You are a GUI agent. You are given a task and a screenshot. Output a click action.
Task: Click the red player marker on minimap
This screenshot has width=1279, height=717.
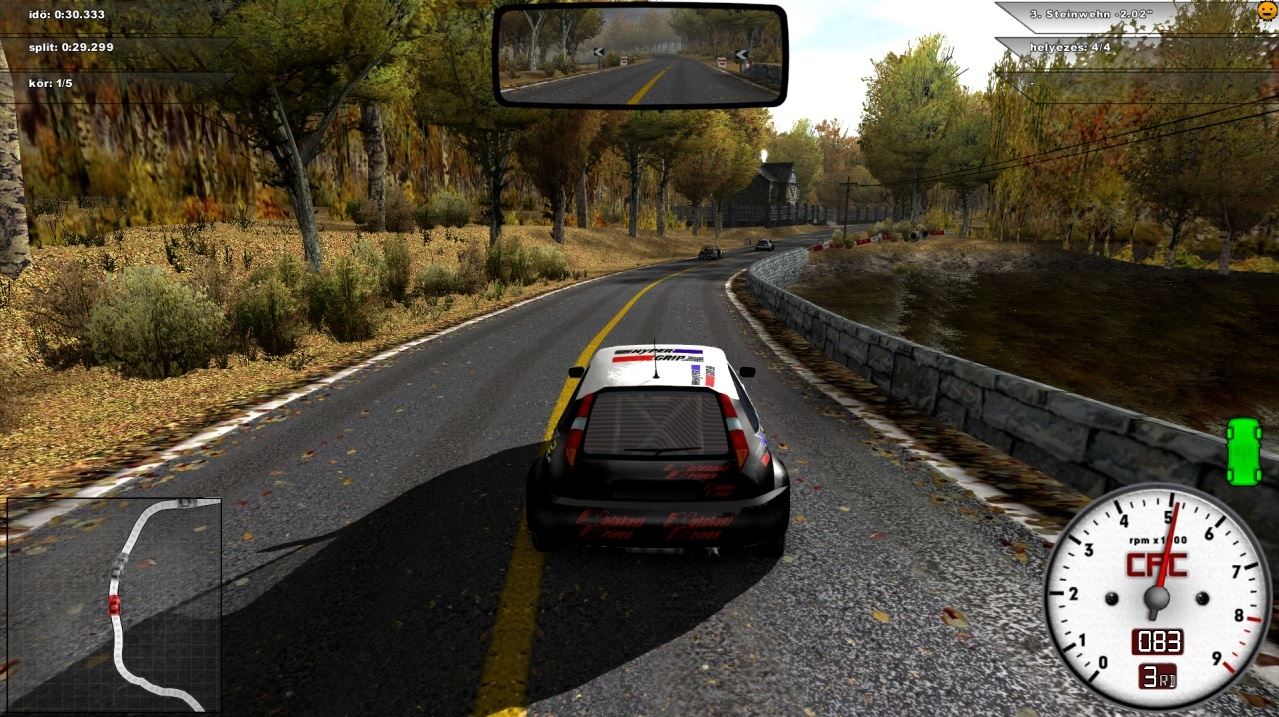coord(114,605)
